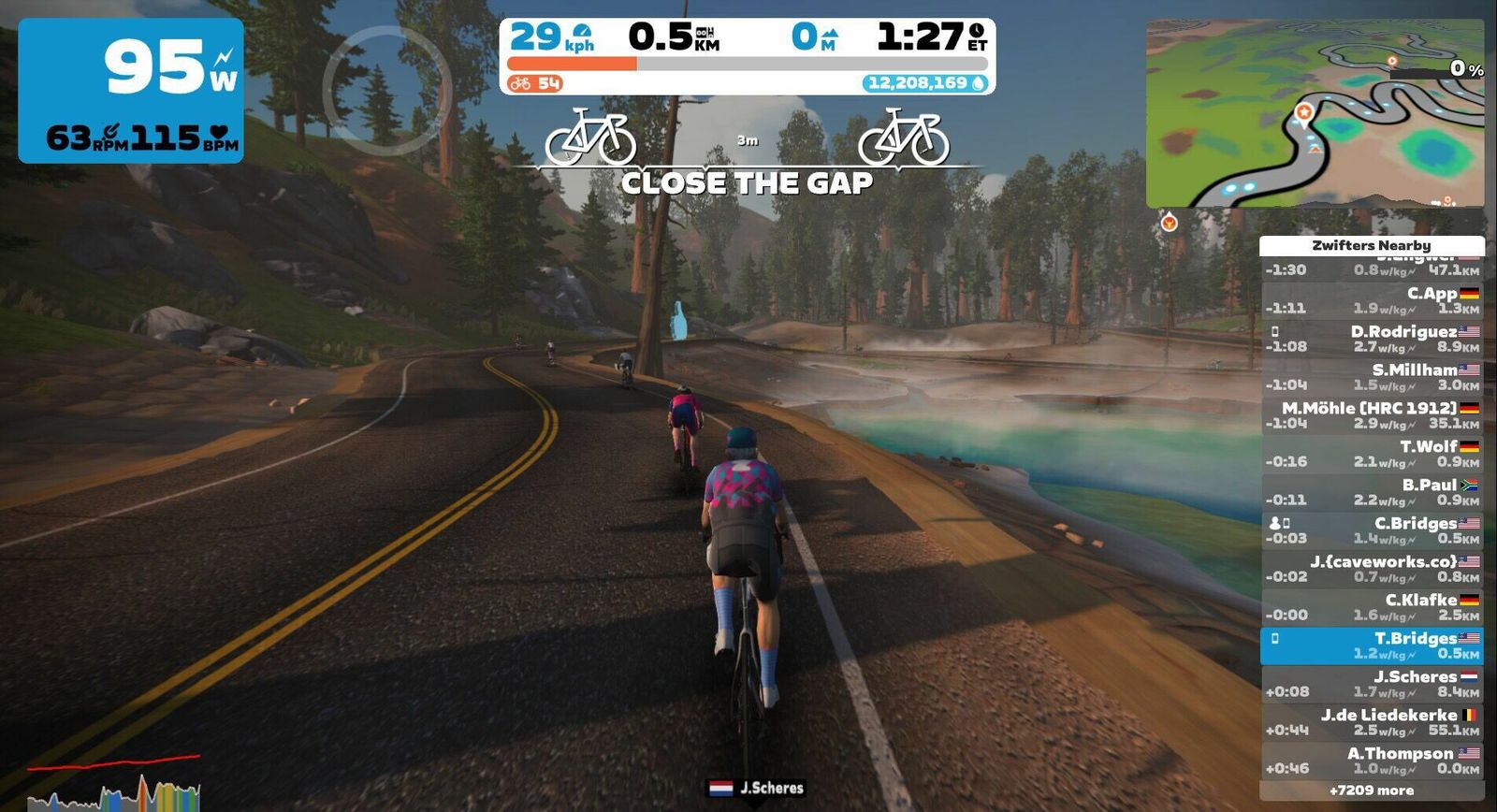Click highlighted T.Bridges rider row
This screenshot has width=1497, height=812.
[1372, 645]
